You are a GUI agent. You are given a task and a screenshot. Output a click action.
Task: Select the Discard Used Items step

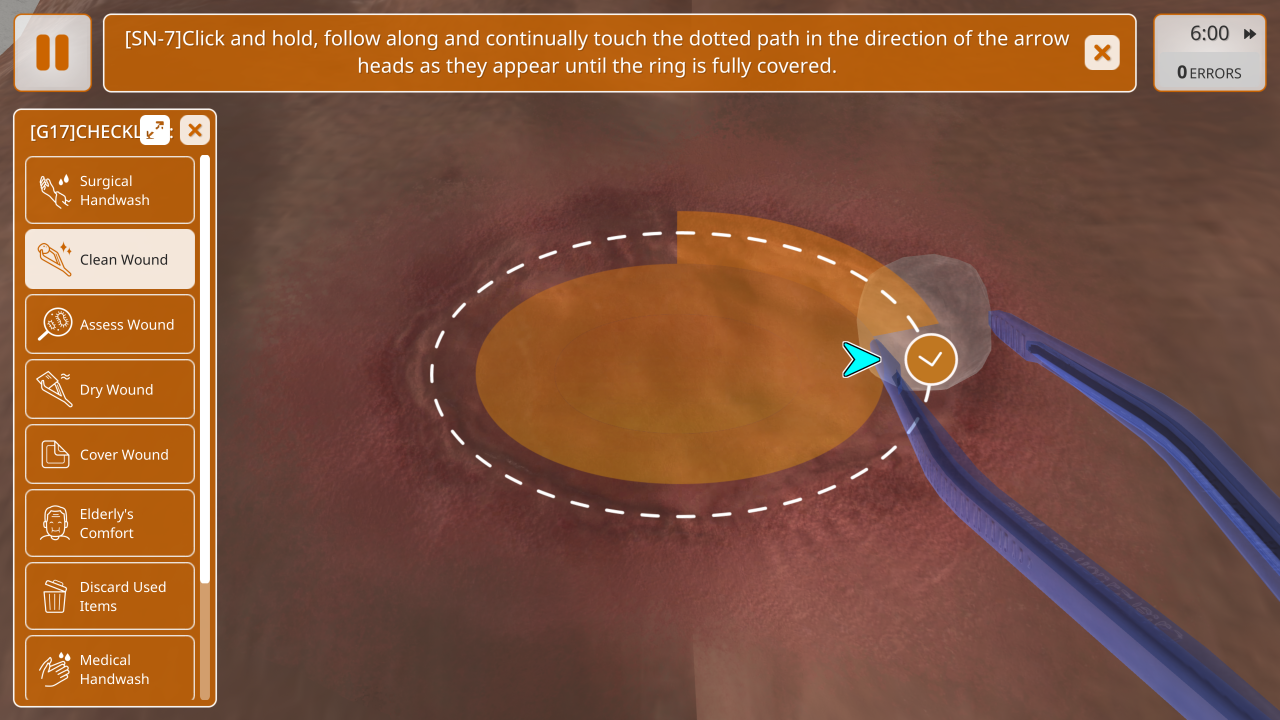110,596
